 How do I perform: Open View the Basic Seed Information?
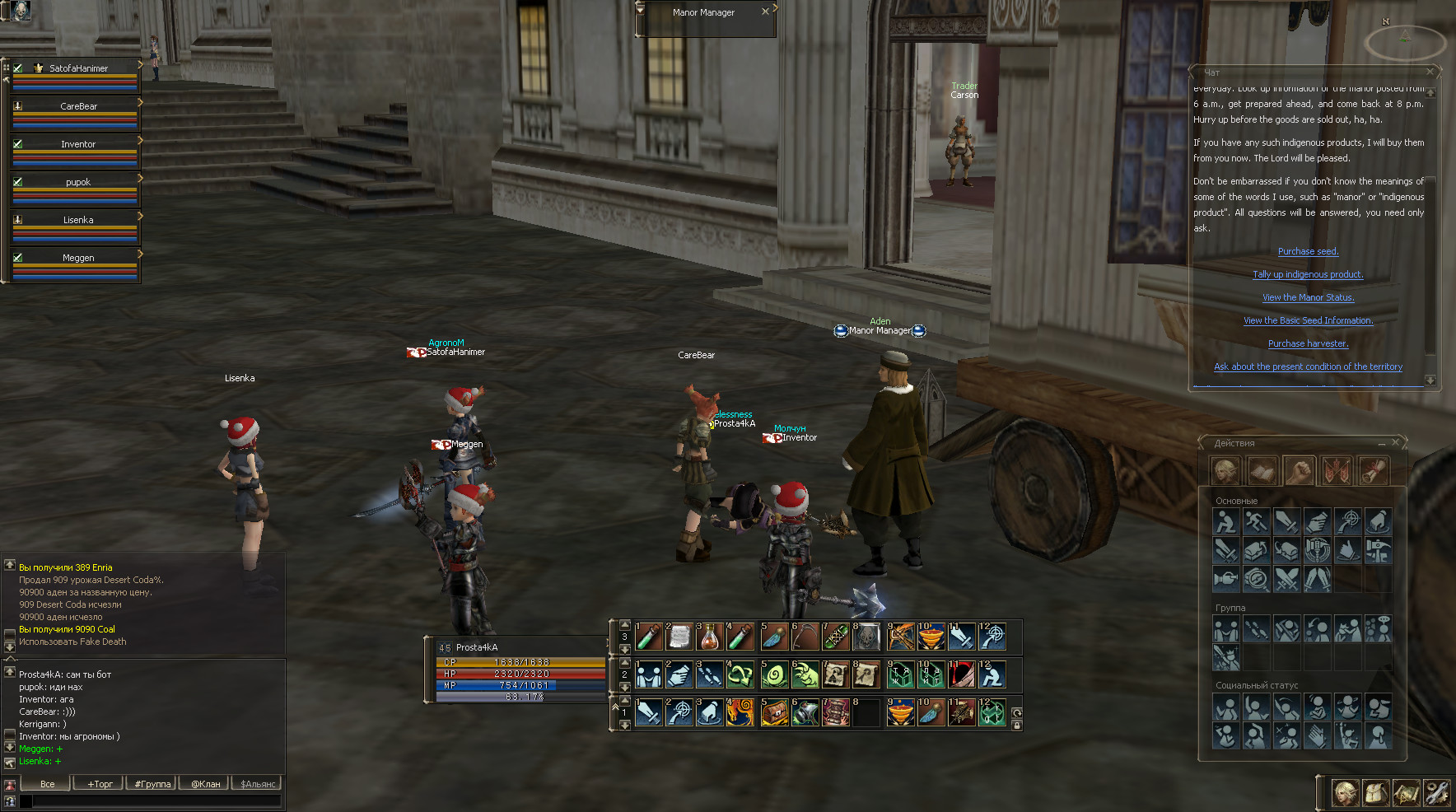1308,320
